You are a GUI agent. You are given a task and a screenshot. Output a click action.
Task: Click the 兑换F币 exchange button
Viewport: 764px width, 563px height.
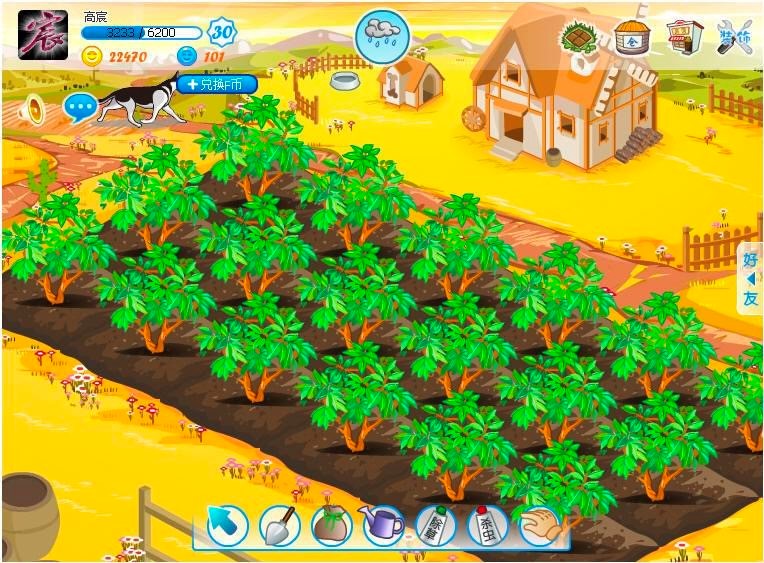(x=215, y=84)
